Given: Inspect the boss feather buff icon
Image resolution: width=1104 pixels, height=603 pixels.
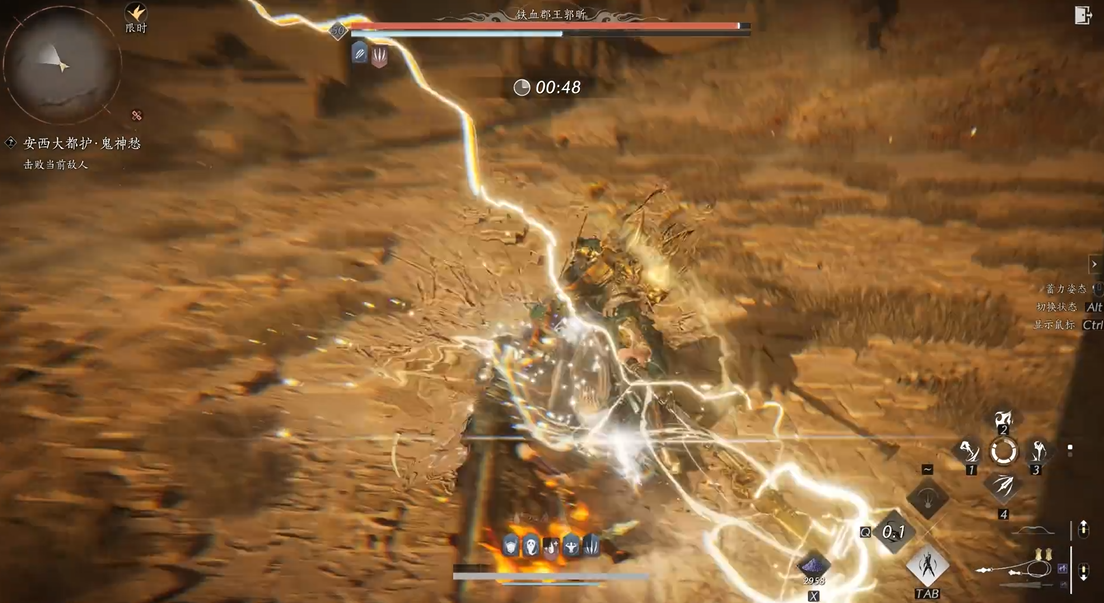Looking at the screenshot, I should tap(360, 55).
